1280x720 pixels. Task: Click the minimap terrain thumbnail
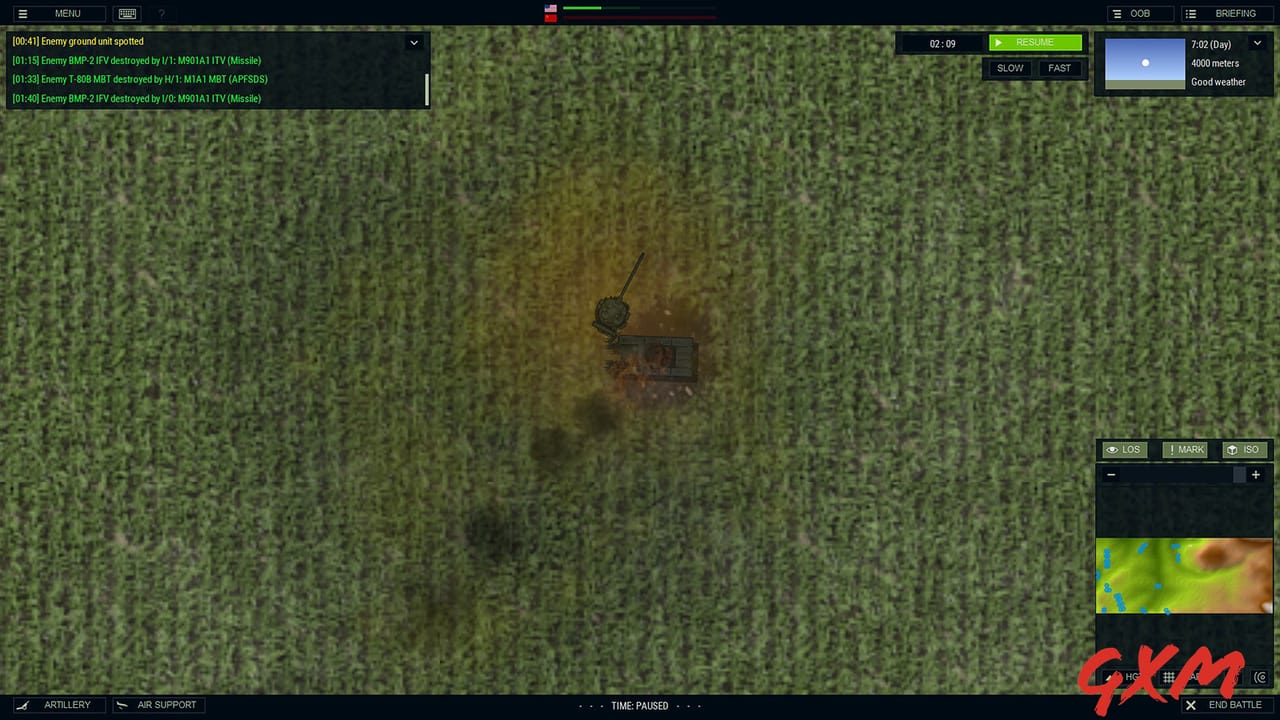pos(1185,575)
